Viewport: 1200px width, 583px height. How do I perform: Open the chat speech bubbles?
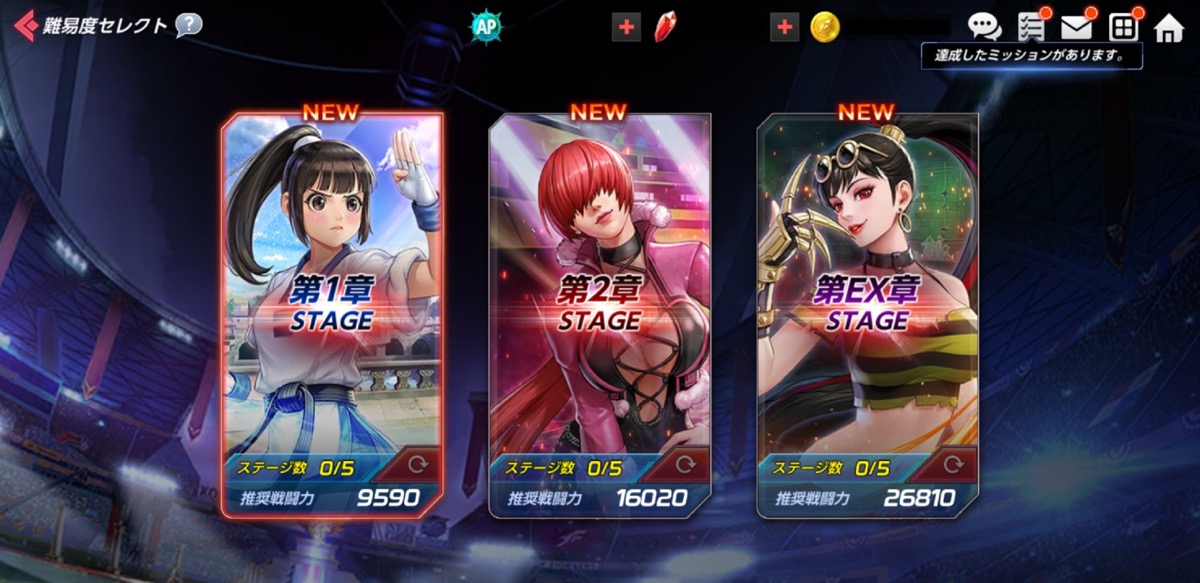pyautogui.click(x=984, y=27)
